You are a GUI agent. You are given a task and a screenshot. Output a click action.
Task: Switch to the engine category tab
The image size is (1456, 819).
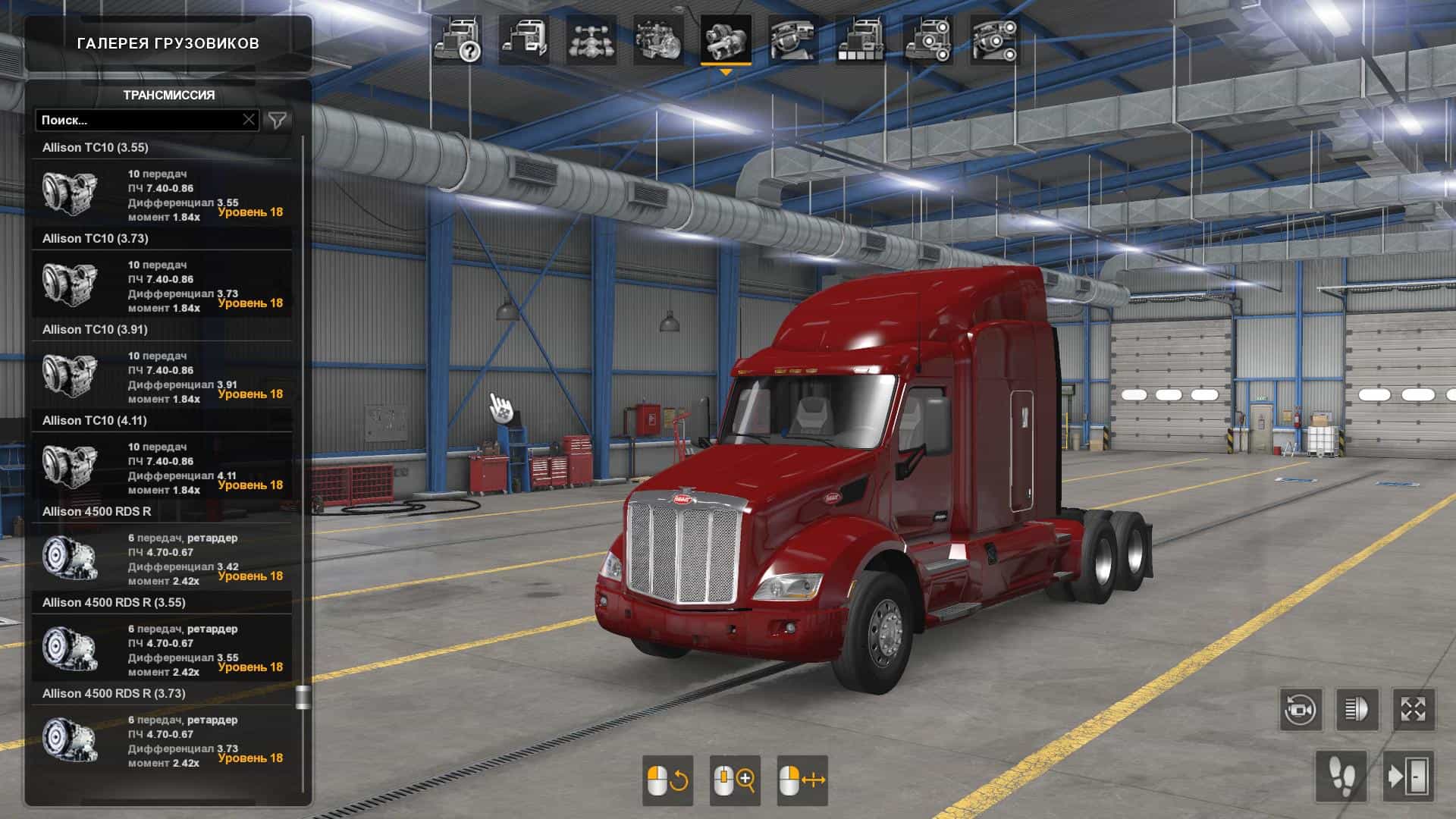coord(658,41)
